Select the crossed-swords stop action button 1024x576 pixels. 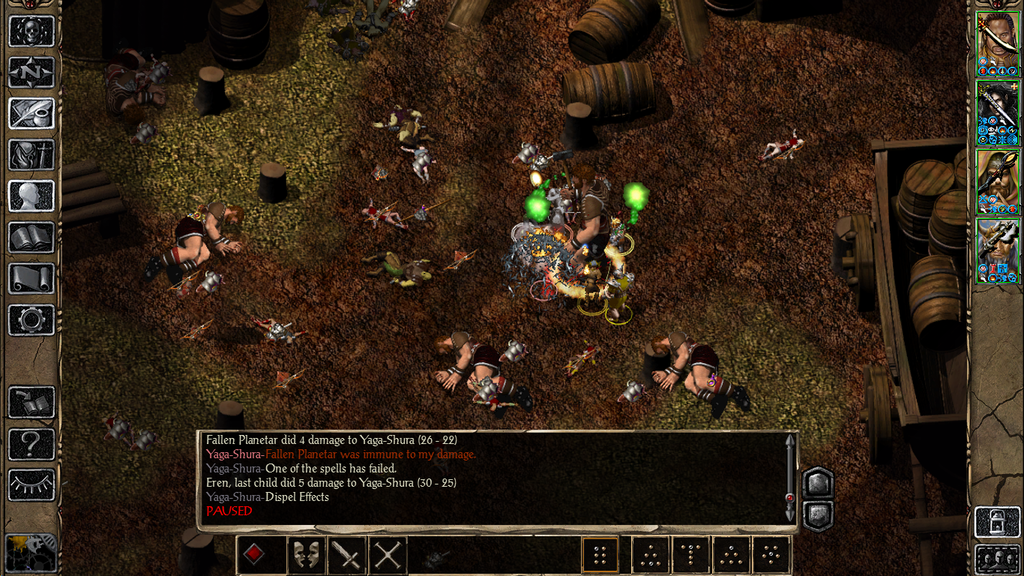(x=387, y=555)
